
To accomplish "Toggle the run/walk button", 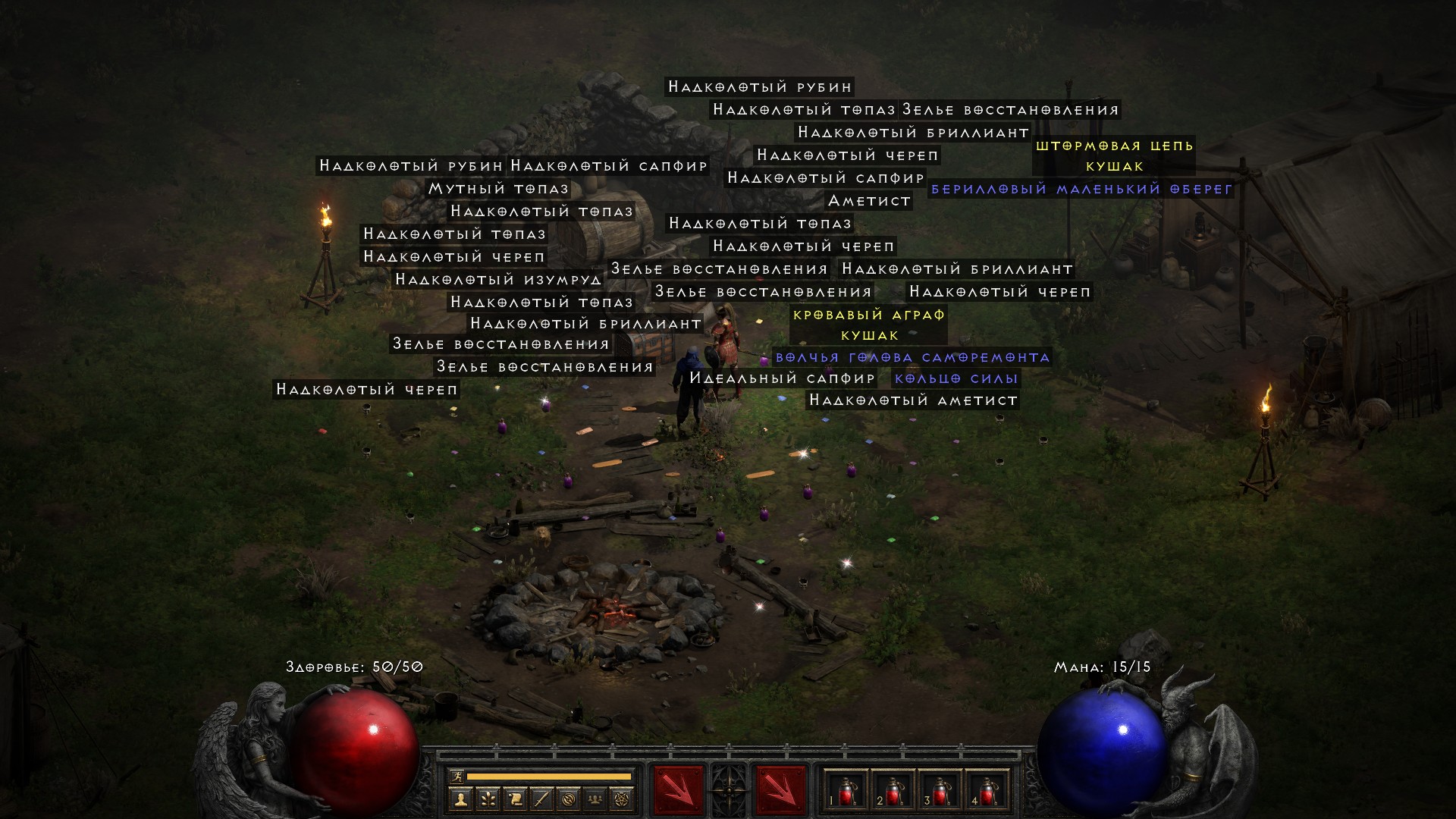I will tap(457, 776).
